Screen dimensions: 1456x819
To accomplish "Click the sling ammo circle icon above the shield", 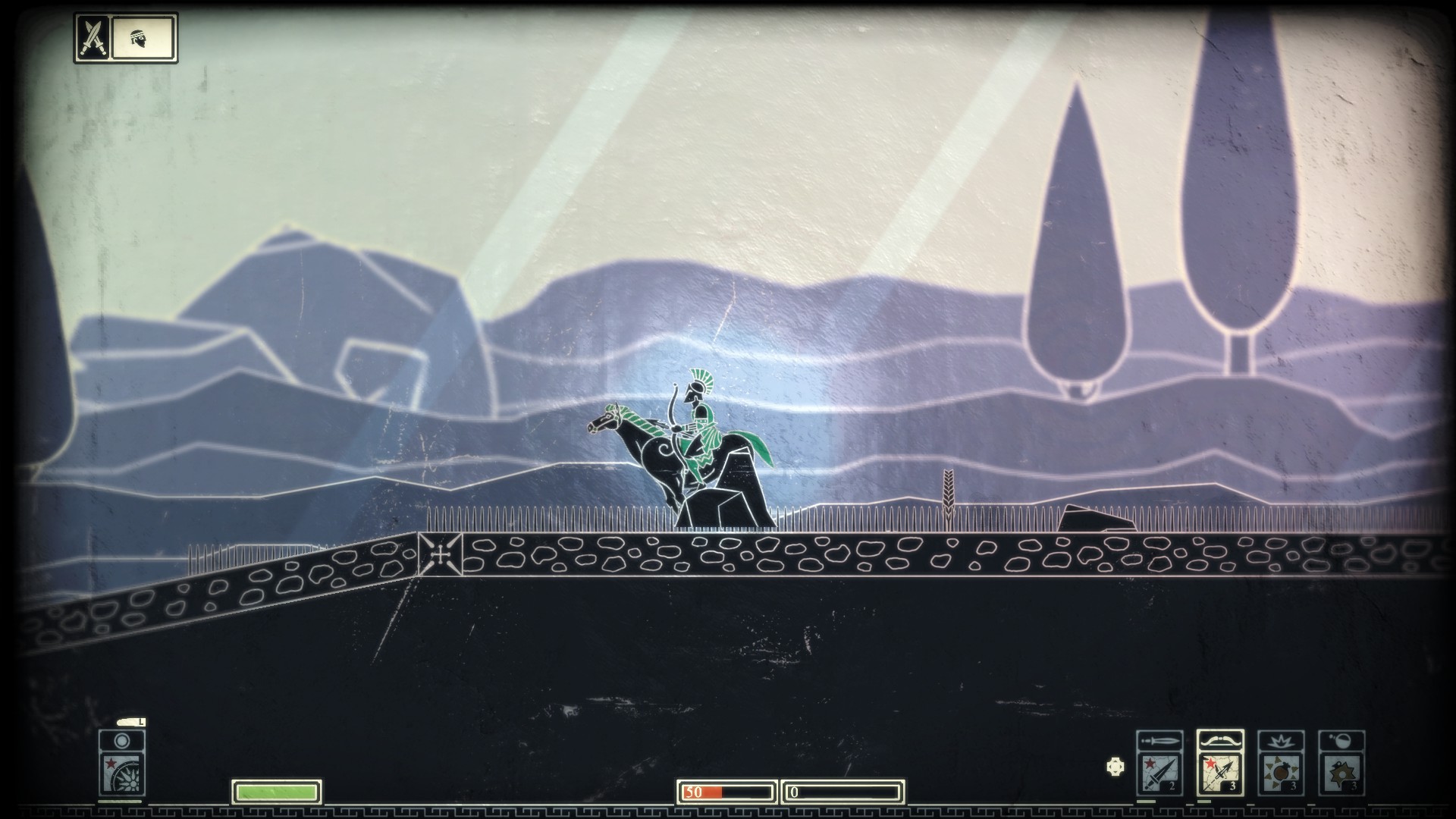I will (x=121, y=741).
